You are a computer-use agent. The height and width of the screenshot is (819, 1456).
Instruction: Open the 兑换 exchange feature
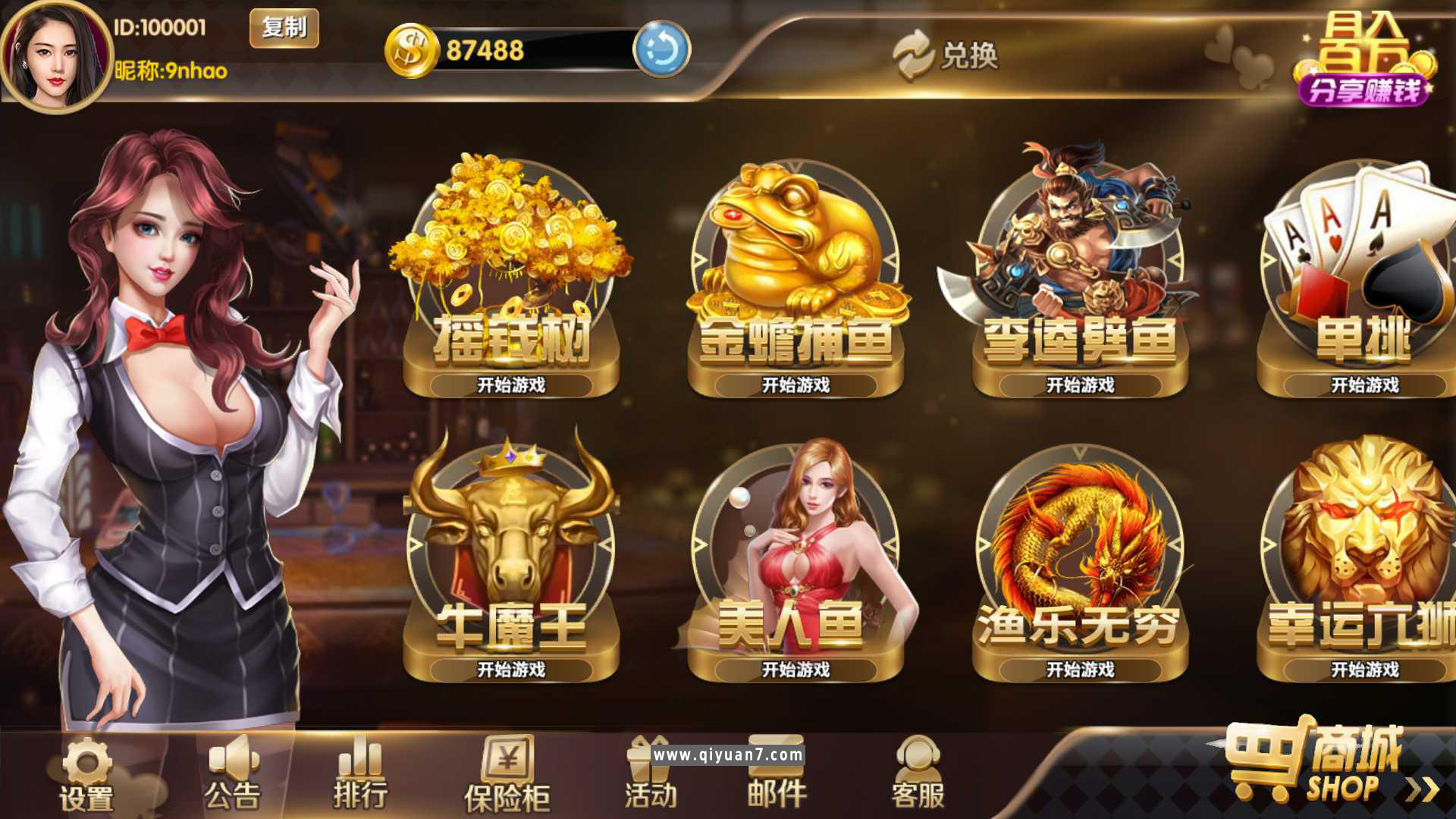pos(948,55)
